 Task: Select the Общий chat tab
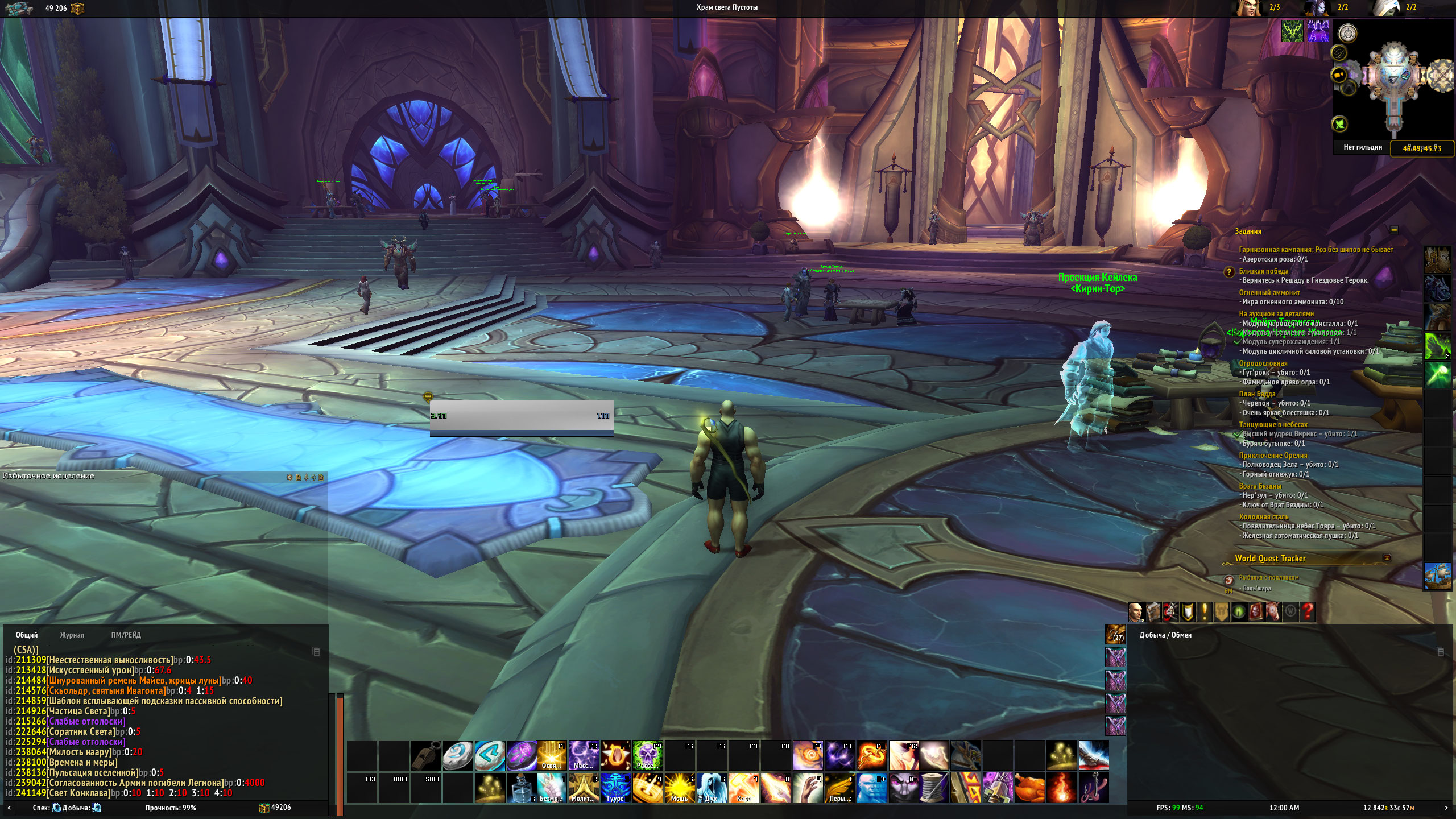pos(27,635)
